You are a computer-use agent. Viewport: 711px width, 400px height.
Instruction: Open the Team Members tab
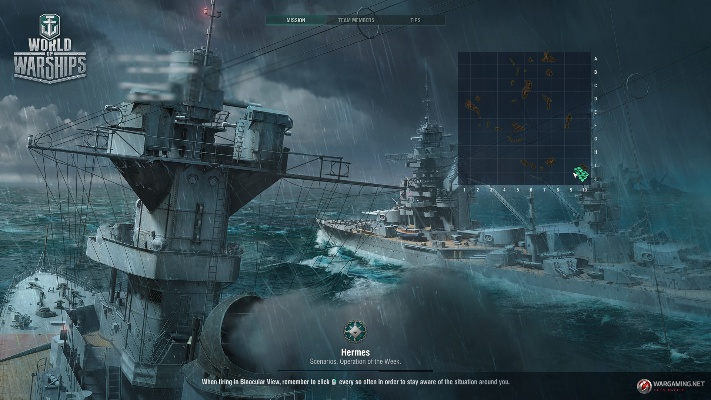(355, 19)
